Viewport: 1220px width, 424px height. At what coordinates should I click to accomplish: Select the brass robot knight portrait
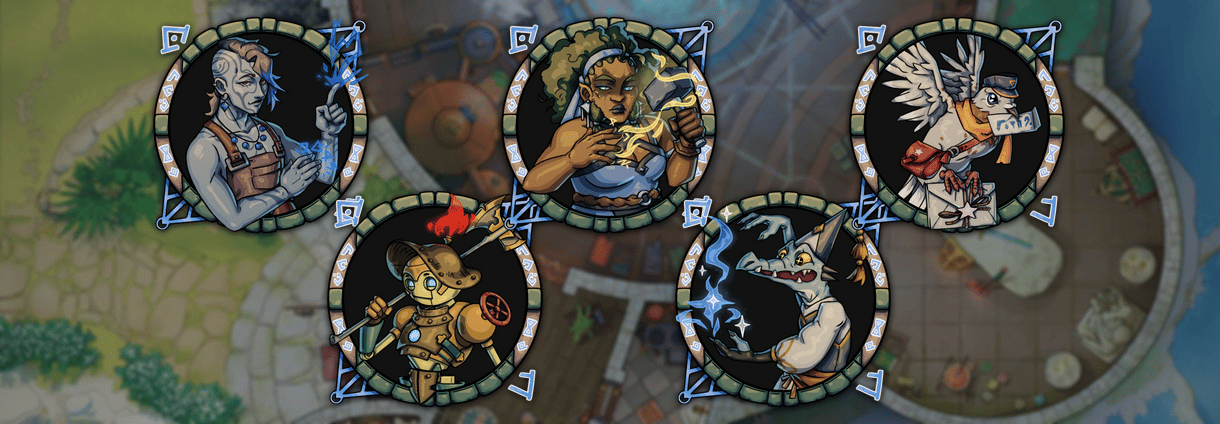tap(437, 297)
